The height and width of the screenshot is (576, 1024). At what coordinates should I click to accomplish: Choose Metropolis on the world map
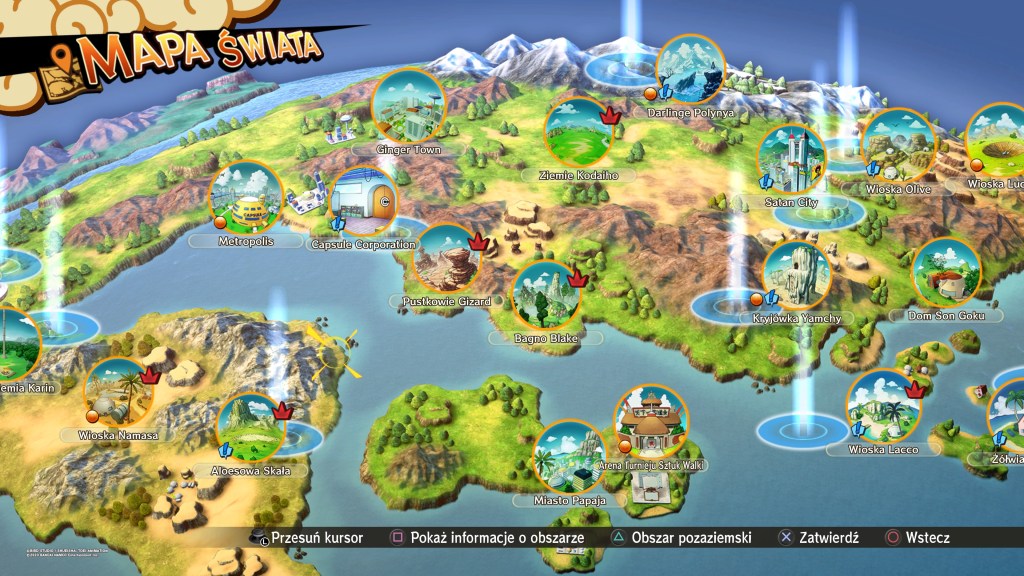point(245,196)
